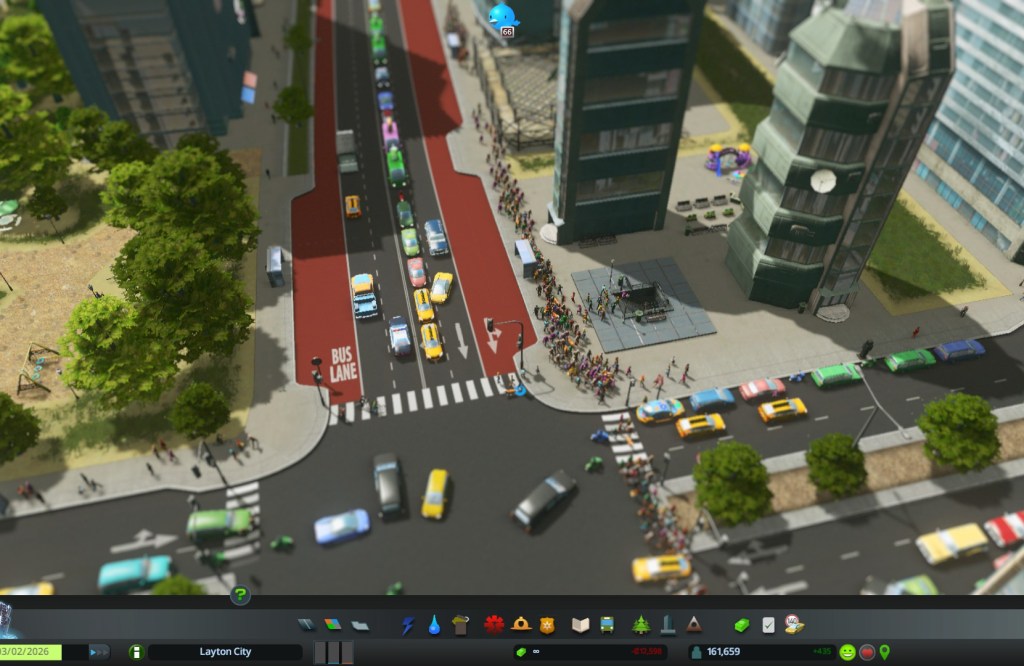Open the city Policies checklist panel
This screenshot has height=666, width=1024.
coord(768,625)
